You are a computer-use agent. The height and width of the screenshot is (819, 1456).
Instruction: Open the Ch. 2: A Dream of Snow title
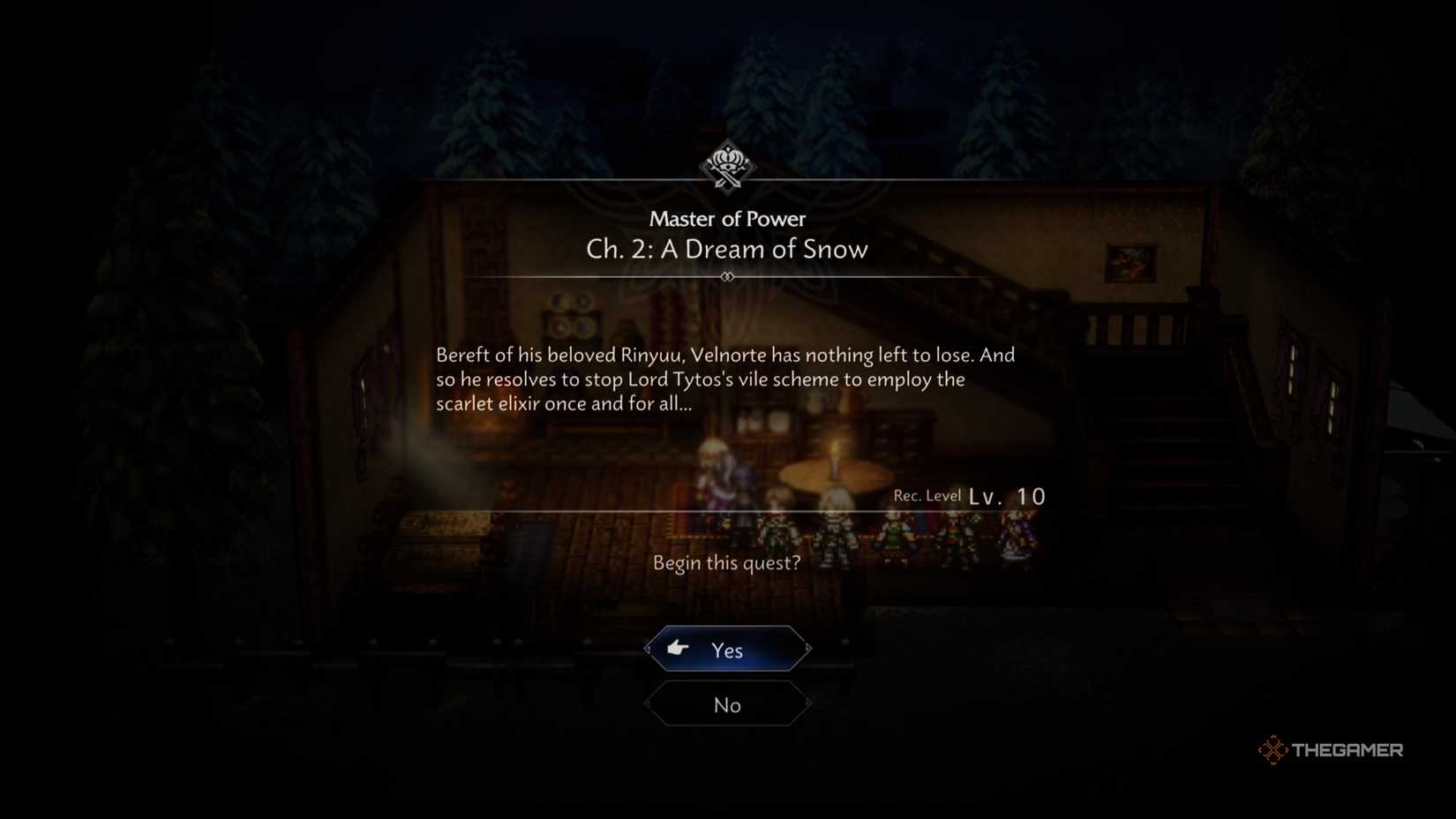coord(727,249)
